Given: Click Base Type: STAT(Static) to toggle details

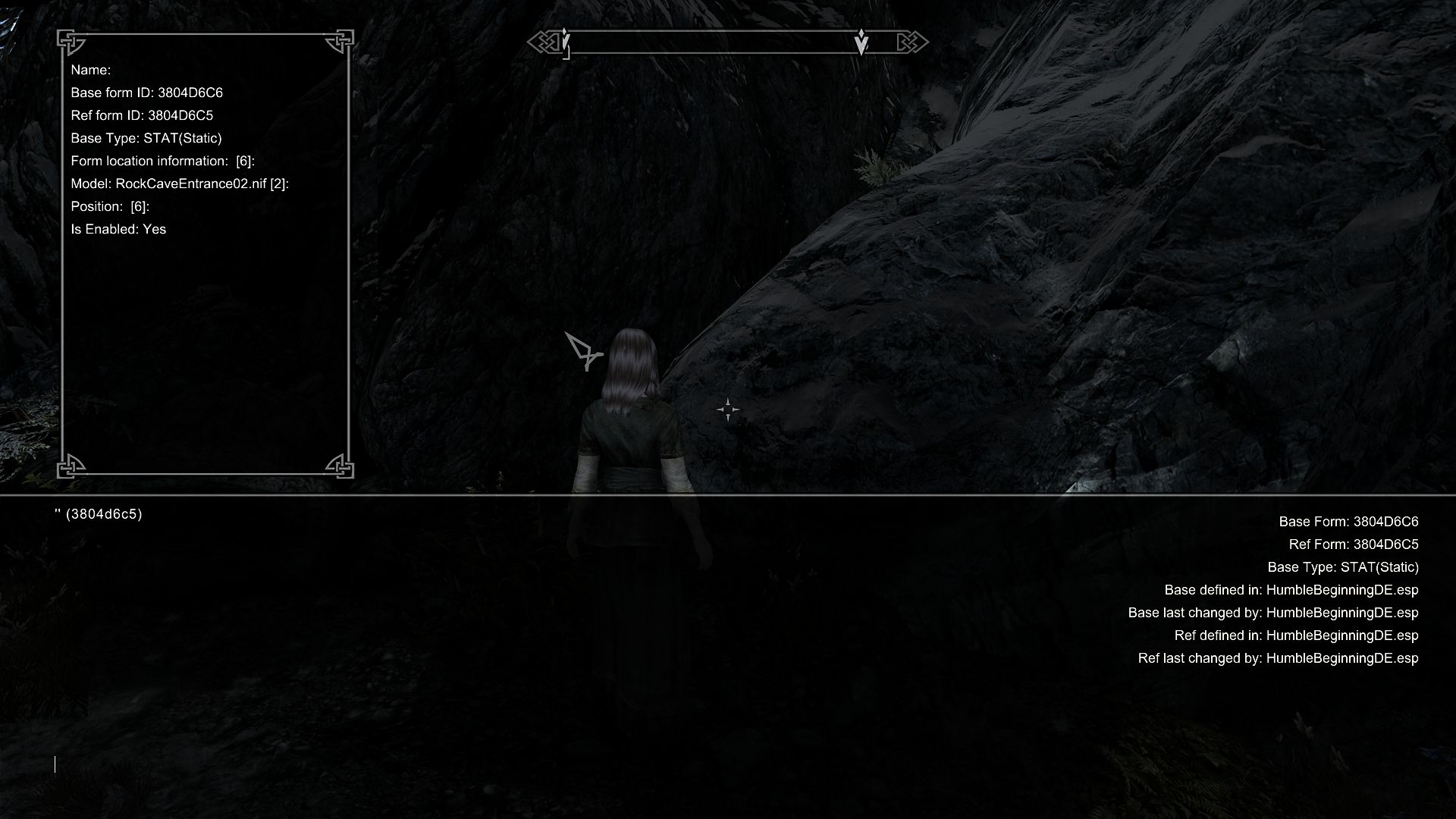Looking at the screenshot, I should (x=147, y=138).
